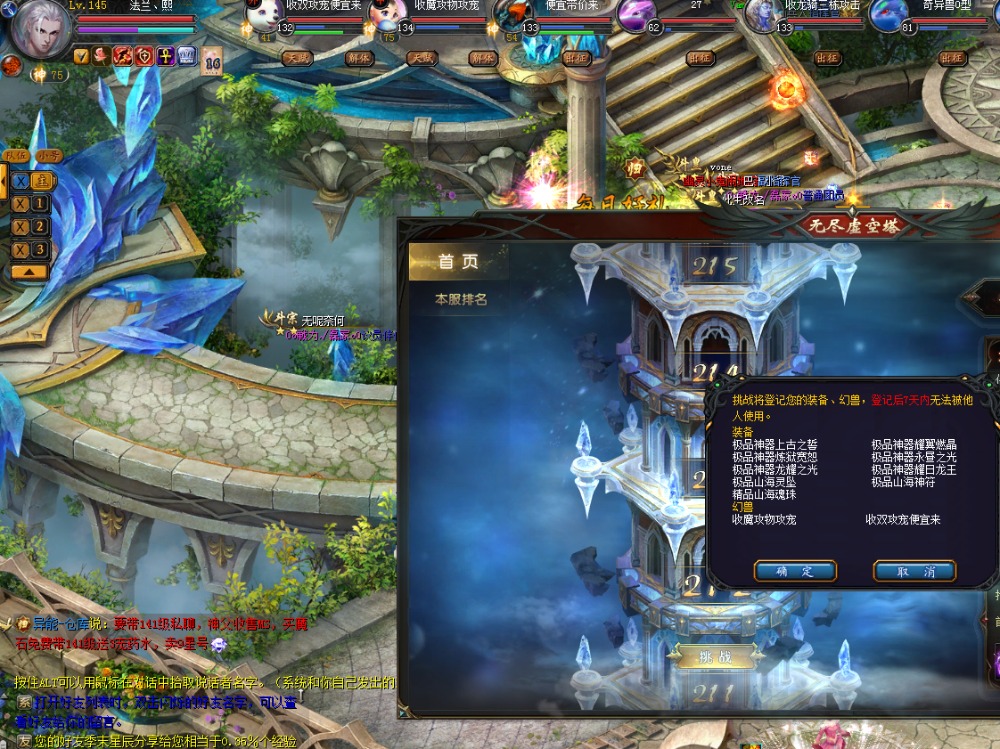Select the 队伍 team tab

coord(17,155)
